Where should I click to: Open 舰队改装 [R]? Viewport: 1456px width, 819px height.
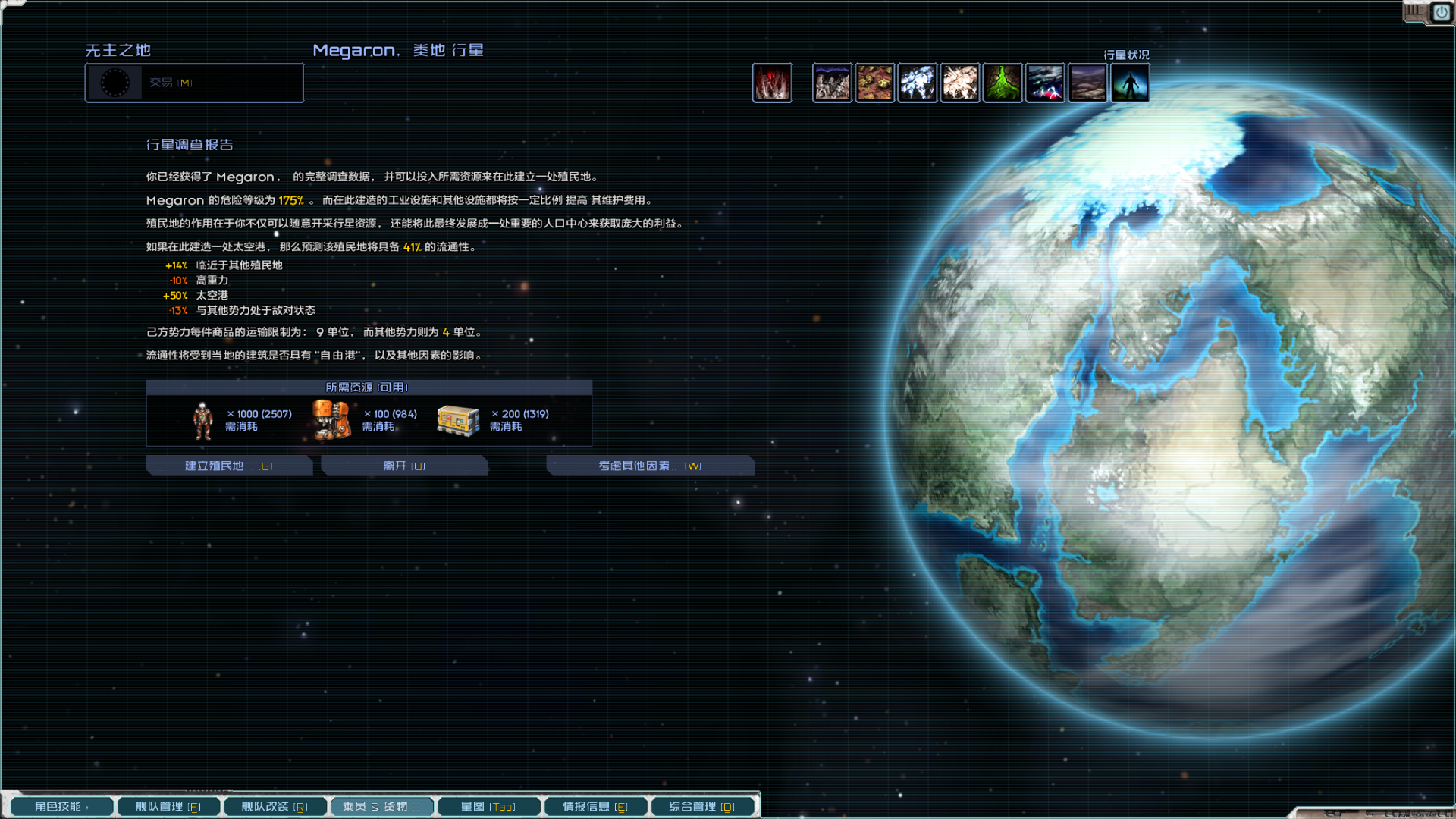pos(275,806)
